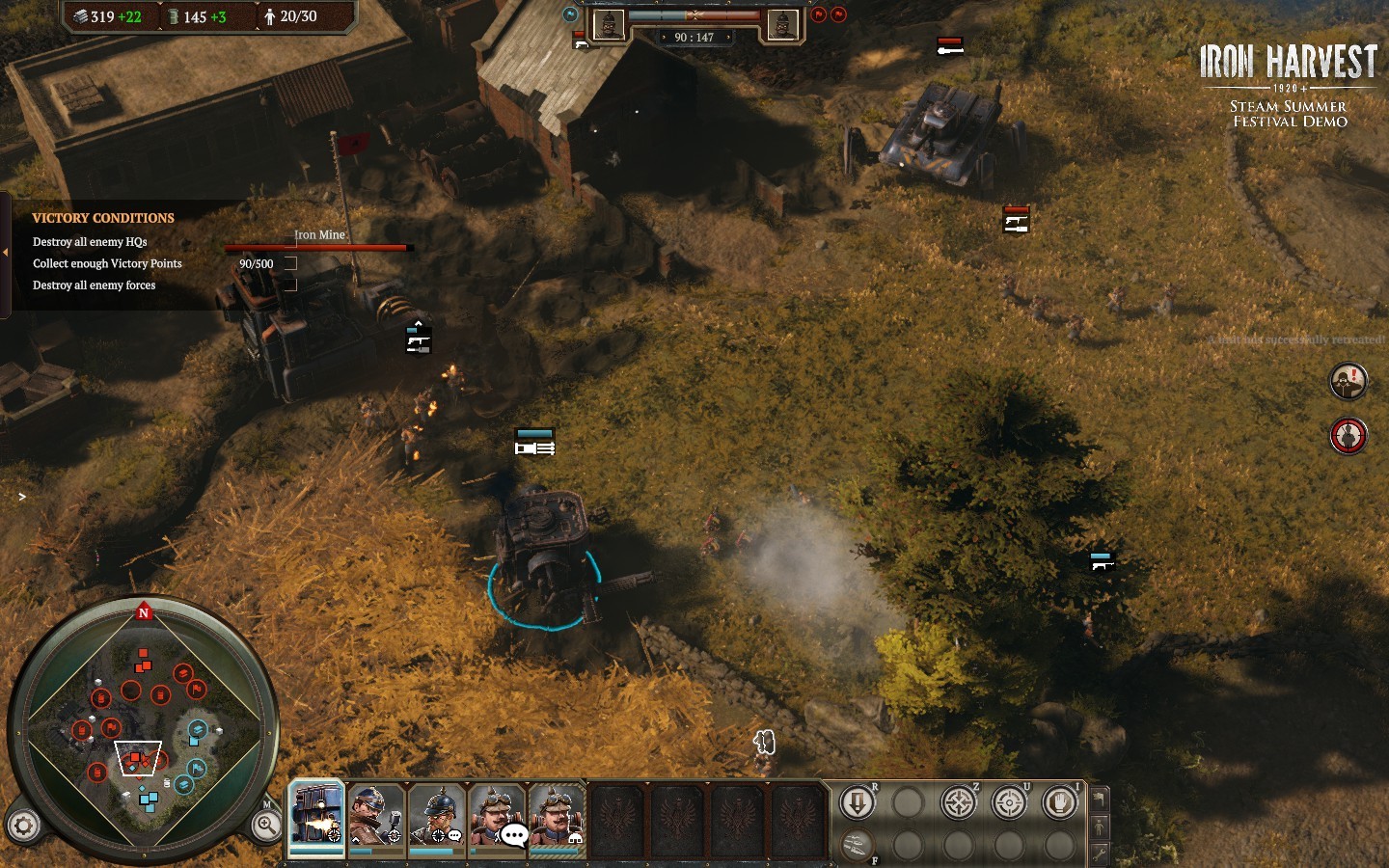
Task: Choose the soldier-figure button on the command panel
Action: point(1099,827)
